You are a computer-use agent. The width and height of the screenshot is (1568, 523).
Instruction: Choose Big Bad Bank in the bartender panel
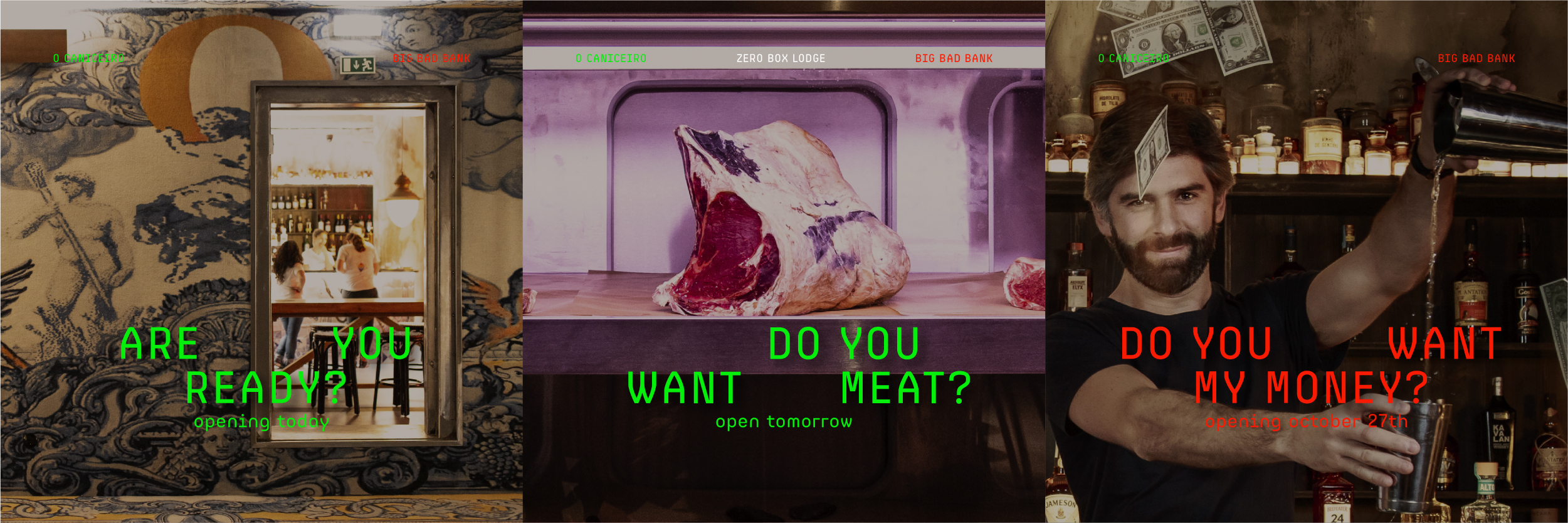tap(1476, 58)
